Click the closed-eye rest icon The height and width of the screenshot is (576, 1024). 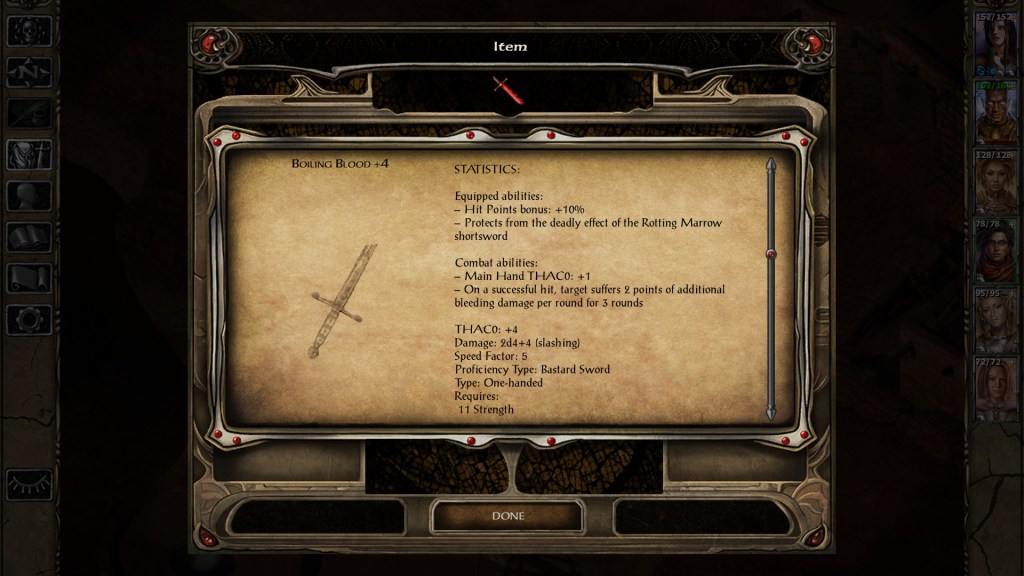coord(29,484)
